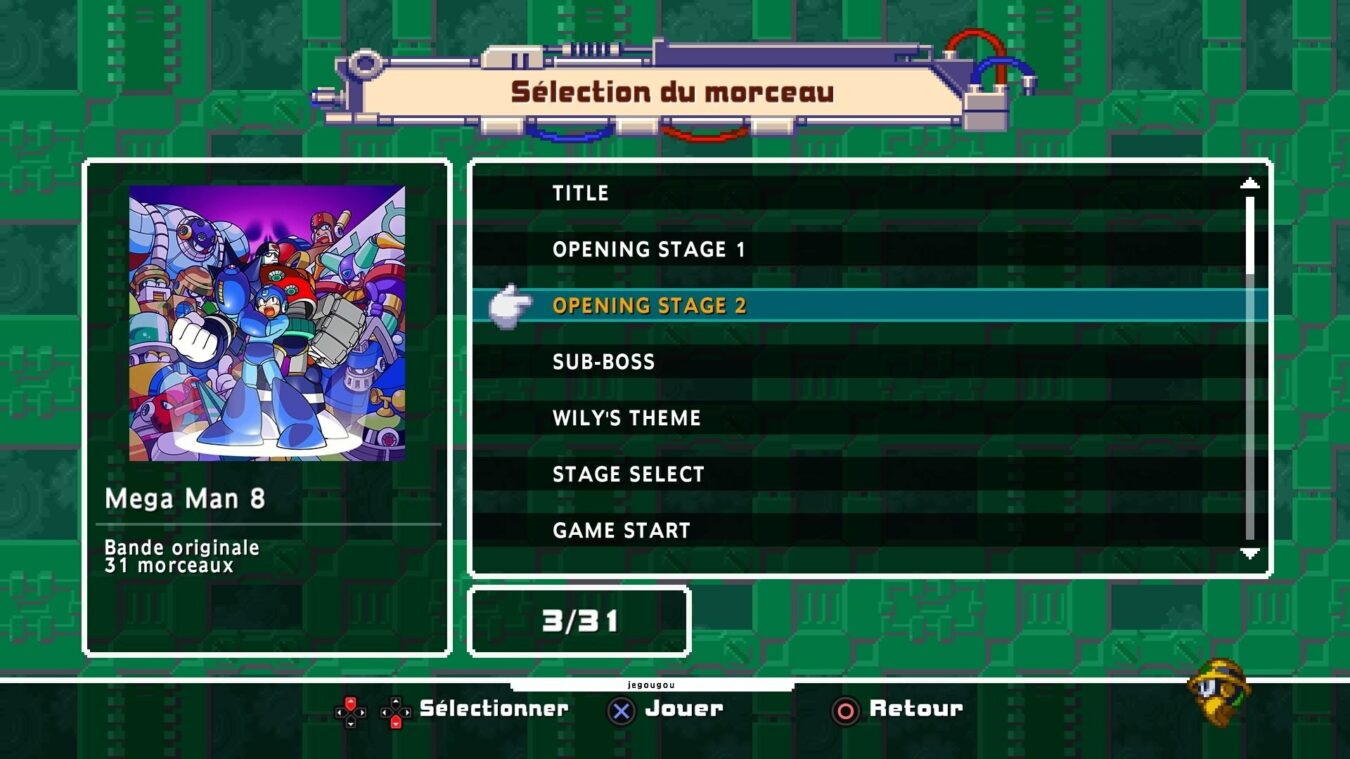Pick the WILY'S THEME track
The image size is (1350, 759).
coord(626,418)
